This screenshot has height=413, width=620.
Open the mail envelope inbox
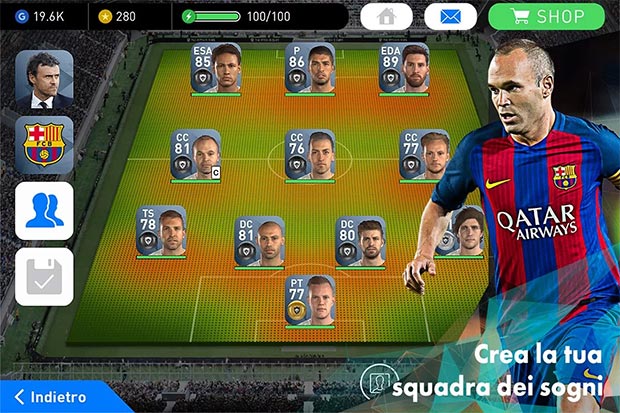coord(450,16)
